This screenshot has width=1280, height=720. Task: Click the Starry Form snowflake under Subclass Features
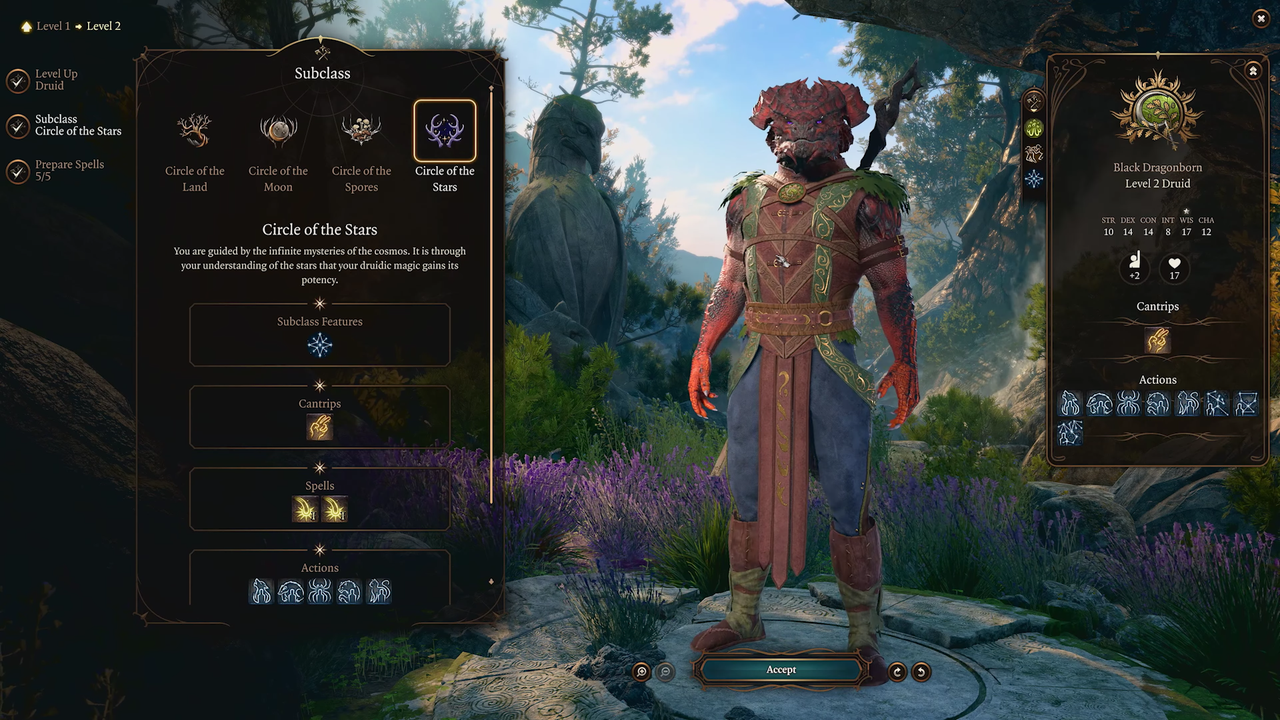pos(320,345)
